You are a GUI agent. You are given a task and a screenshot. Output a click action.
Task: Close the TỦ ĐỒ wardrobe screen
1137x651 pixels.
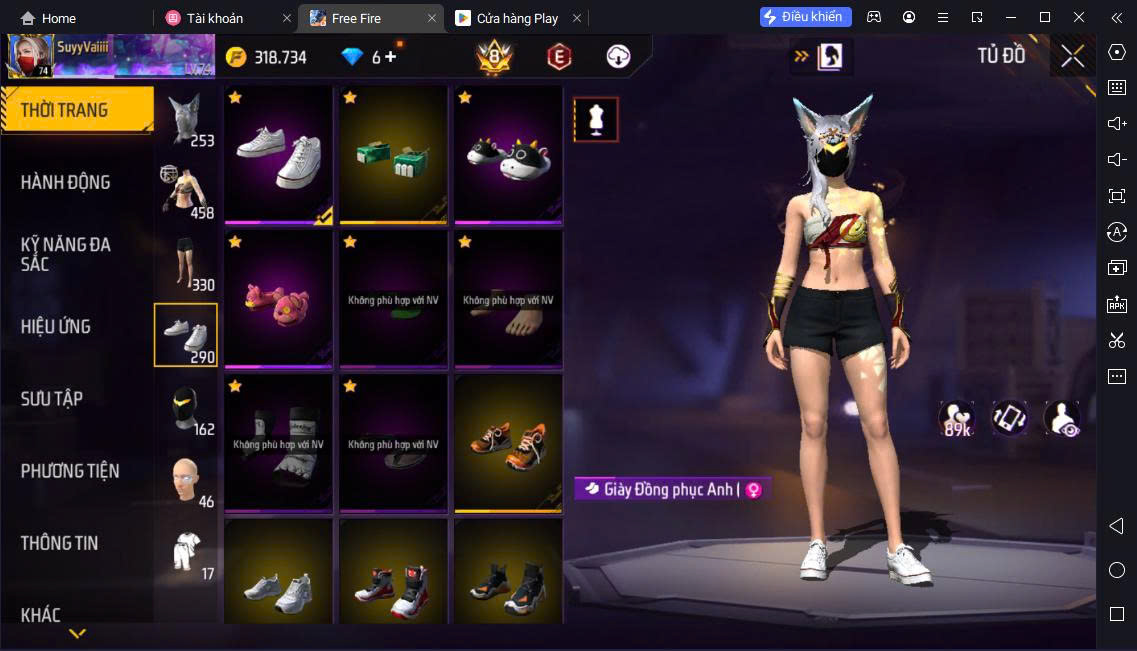(1072, 57)
